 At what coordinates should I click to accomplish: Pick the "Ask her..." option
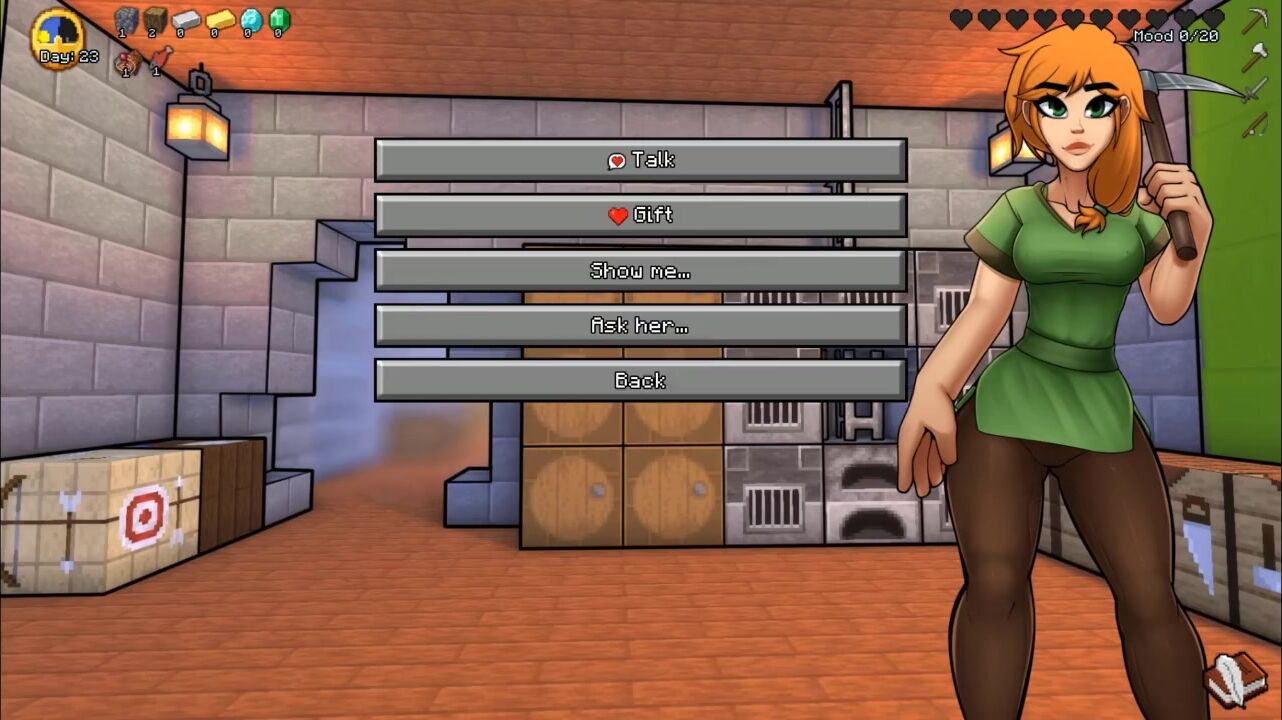pos(640,325)
